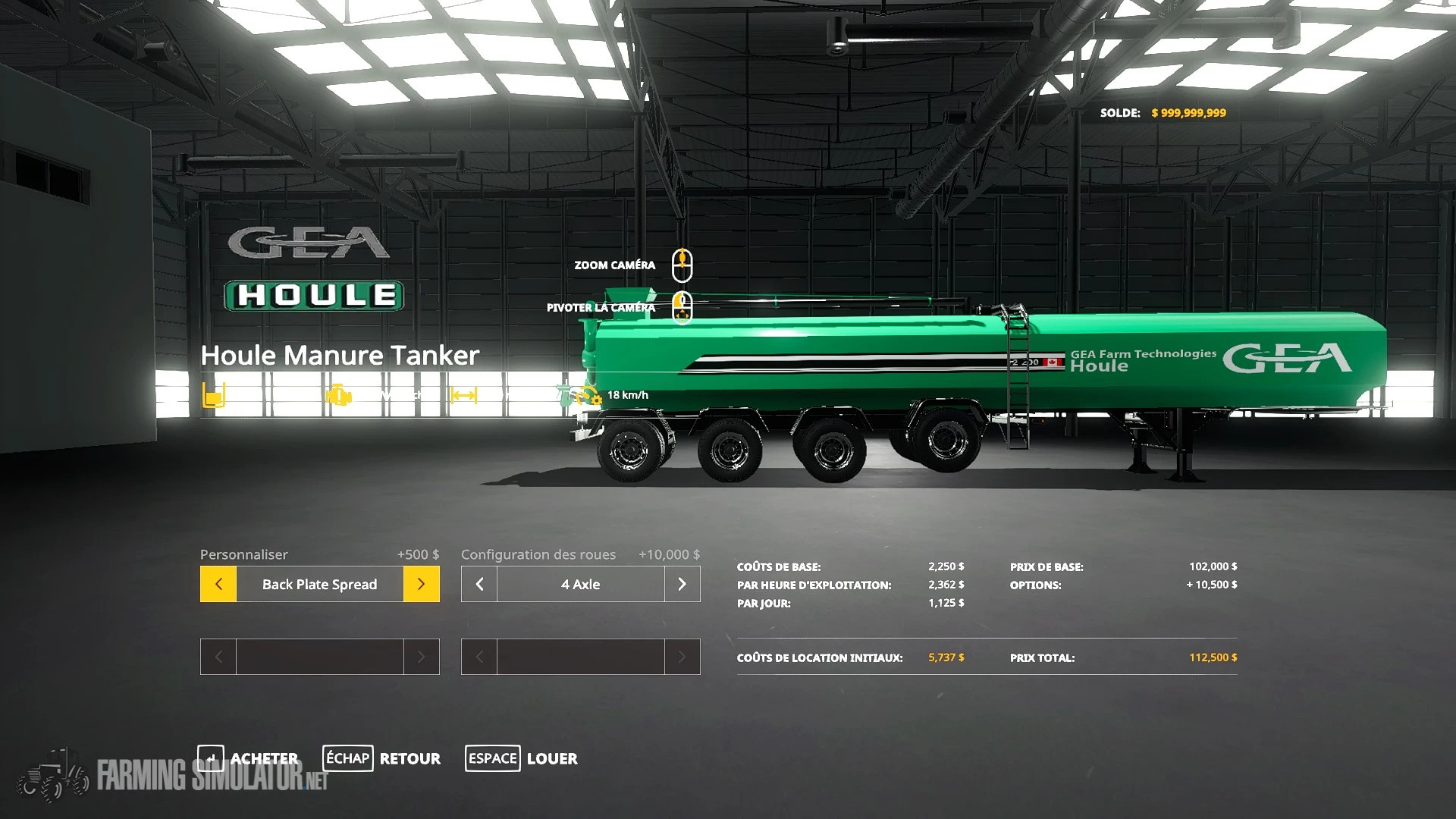This screenshot has width=1456, height=819.
Task: Click the Configuration des roues header
Action: pyautogui.click(x=538, y=554)
